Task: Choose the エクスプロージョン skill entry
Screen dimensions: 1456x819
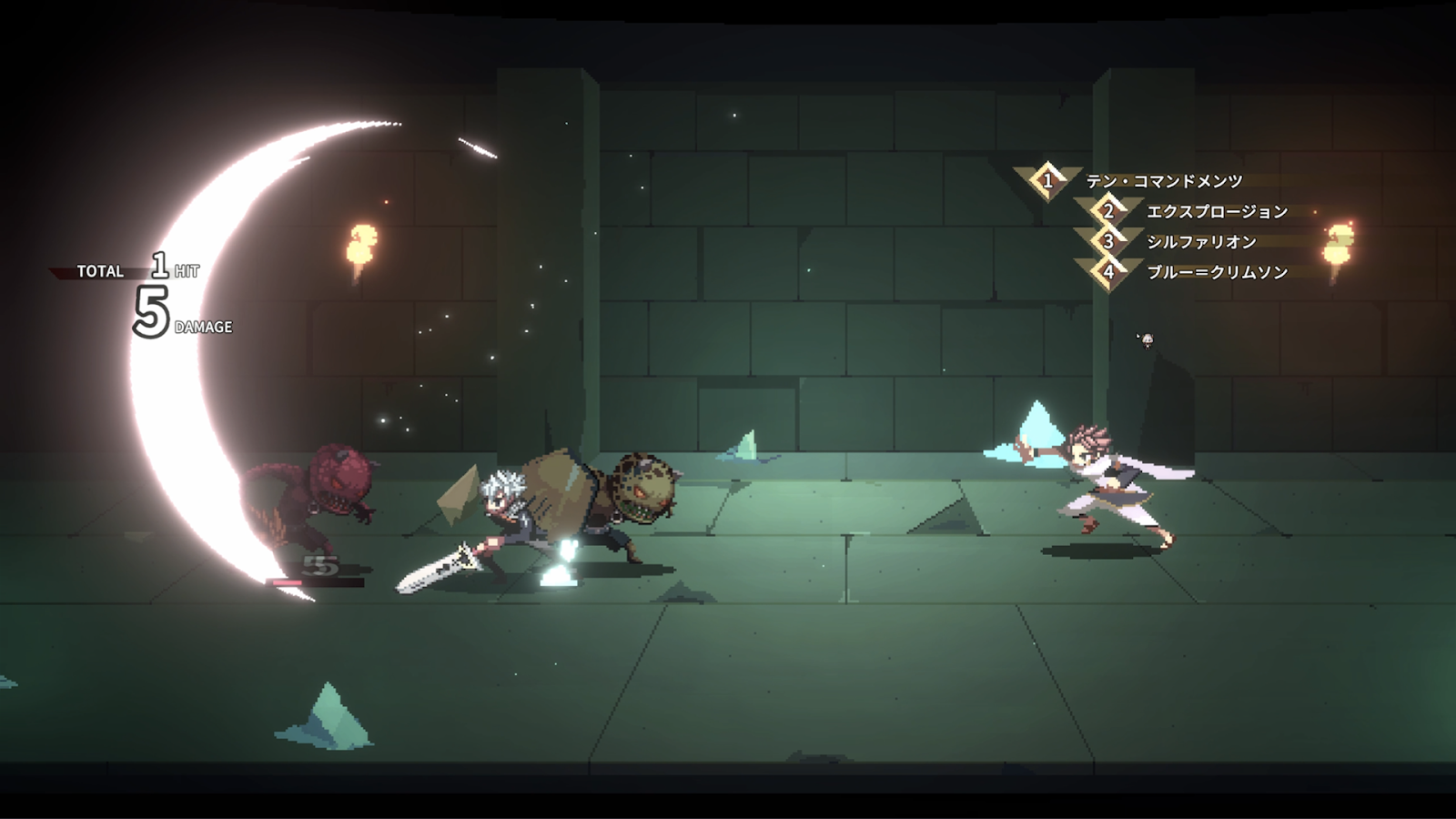Action: tap(1217, 212)
